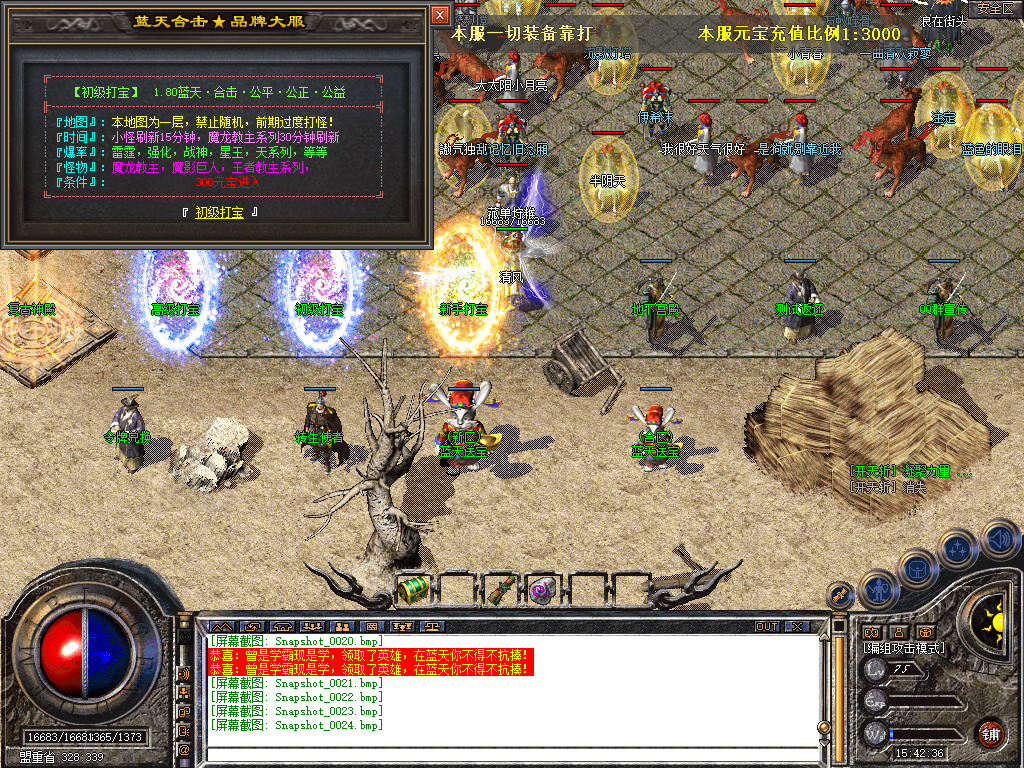Image resolution: width=1024 pixels, height=768 pixels.
Task: Open the bag via the round box button
Action: coord(916,569)
